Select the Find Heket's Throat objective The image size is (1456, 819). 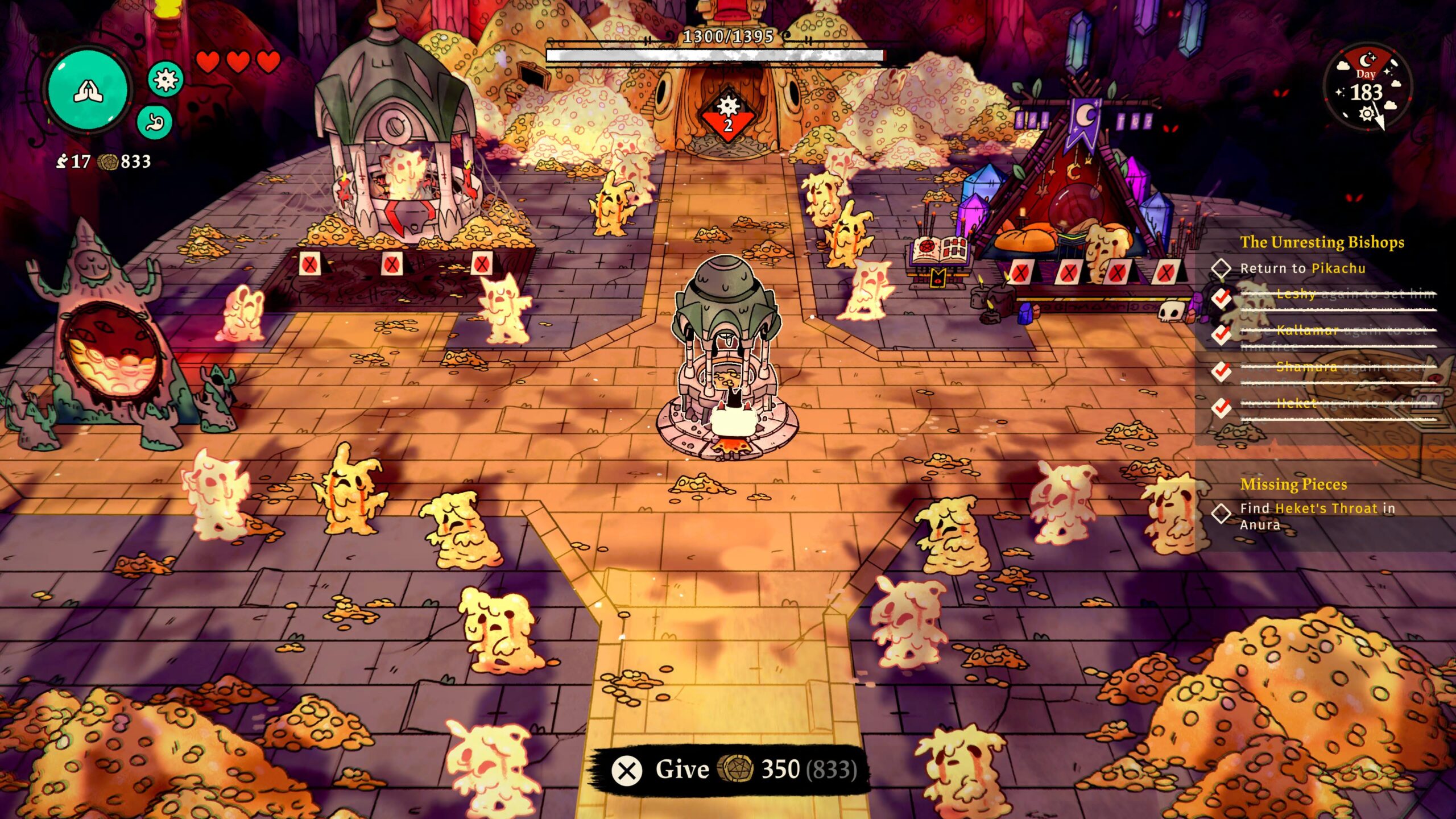(x=1314, y=516)
